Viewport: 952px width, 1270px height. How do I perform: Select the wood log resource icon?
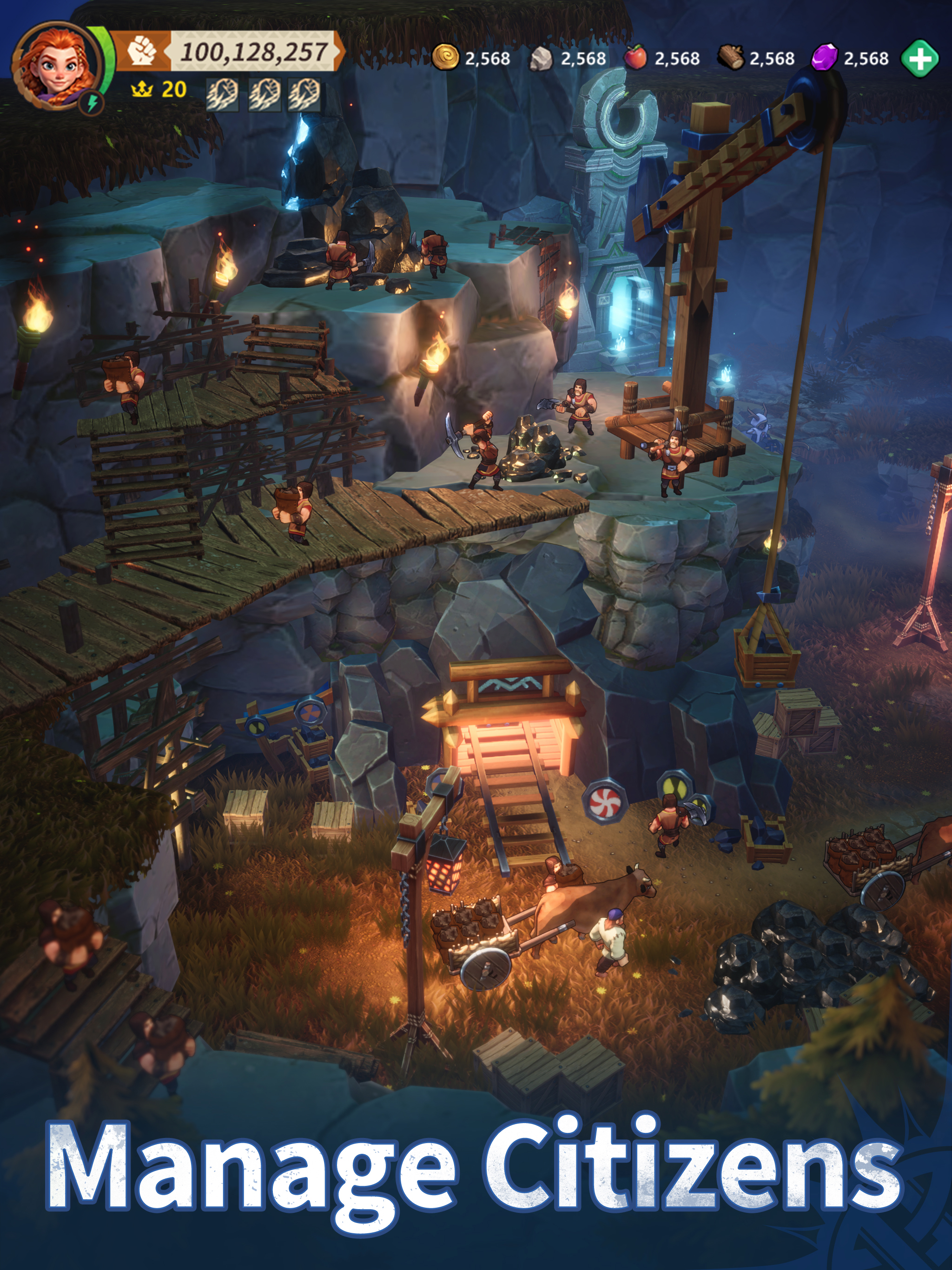730,58
